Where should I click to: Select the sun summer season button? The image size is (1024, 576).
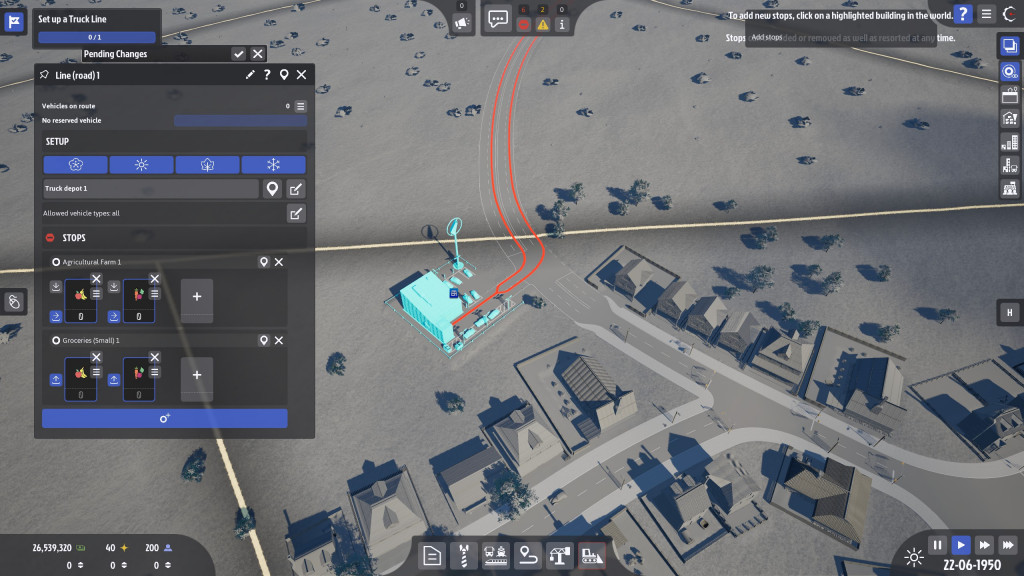pos(141,165)
